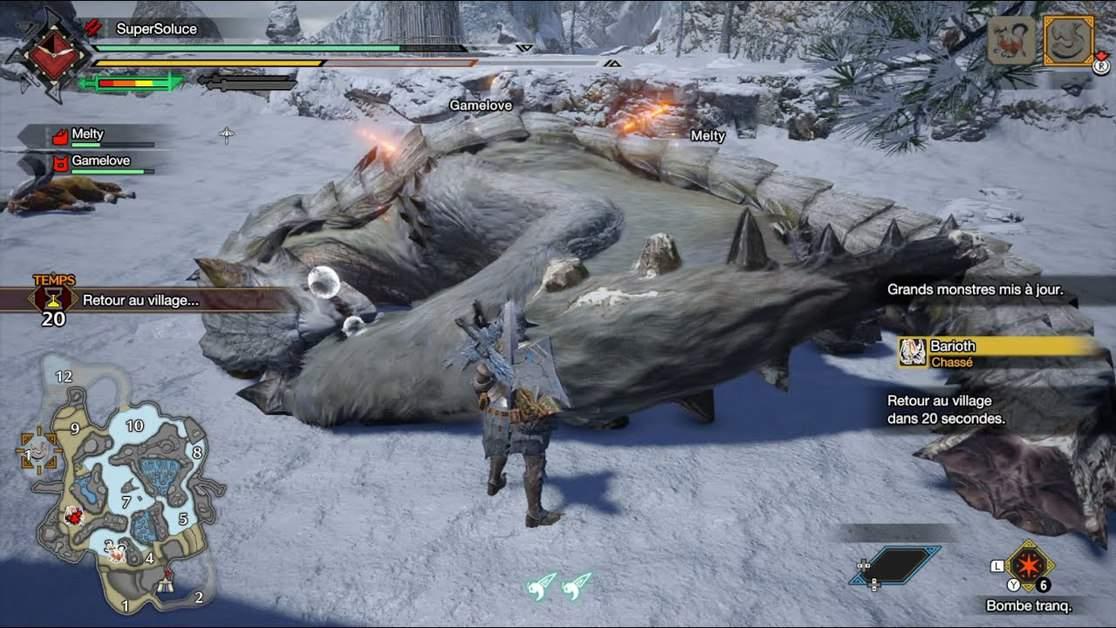1116x628 pixels.
Task: Select party member Gamelove in the list
Action: coord(96,161)
